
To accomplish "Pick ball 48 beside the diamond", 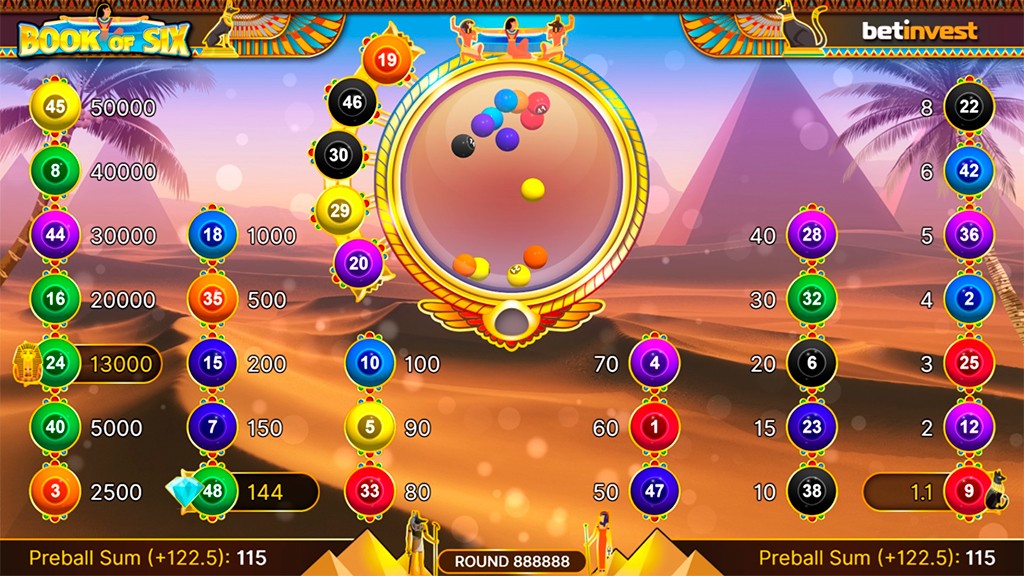I will pyautogui.click(x=213, y=492).
